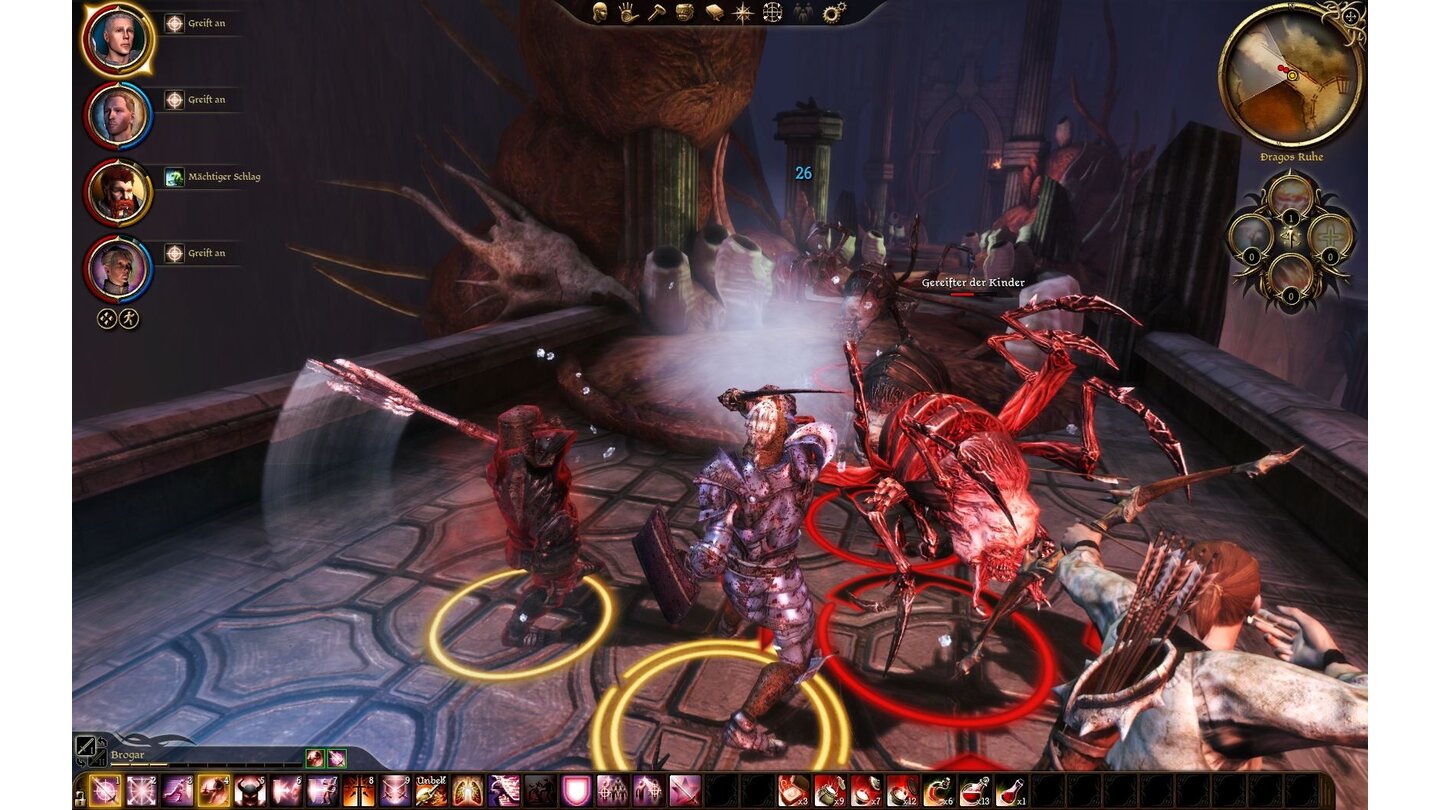Toggle the party hold position button
The height and width of the screenshot is (810, 1440).
pyautogui.click(x=107, y=319)
